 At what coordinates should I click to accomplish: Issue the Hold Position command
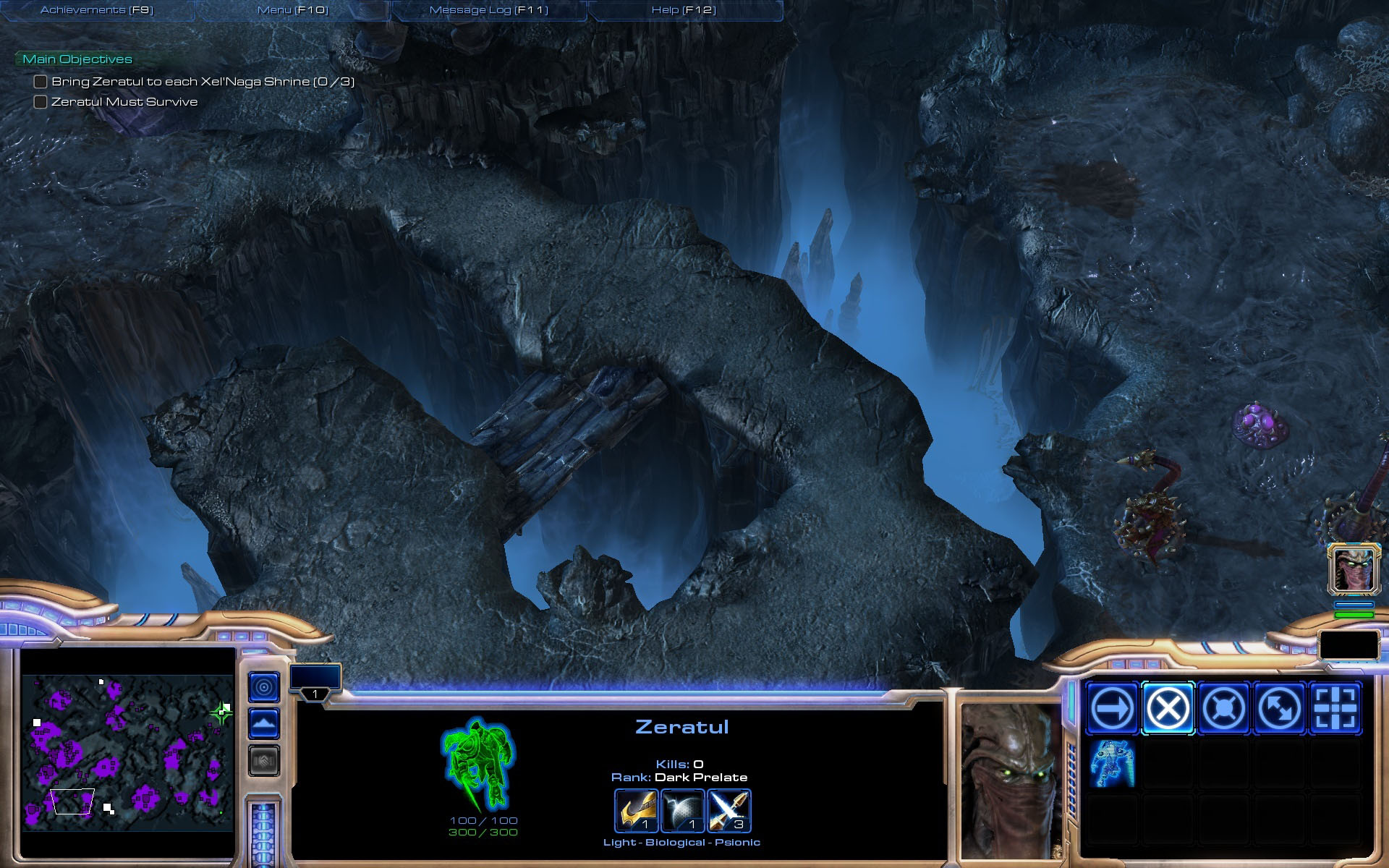(1223, 708)
